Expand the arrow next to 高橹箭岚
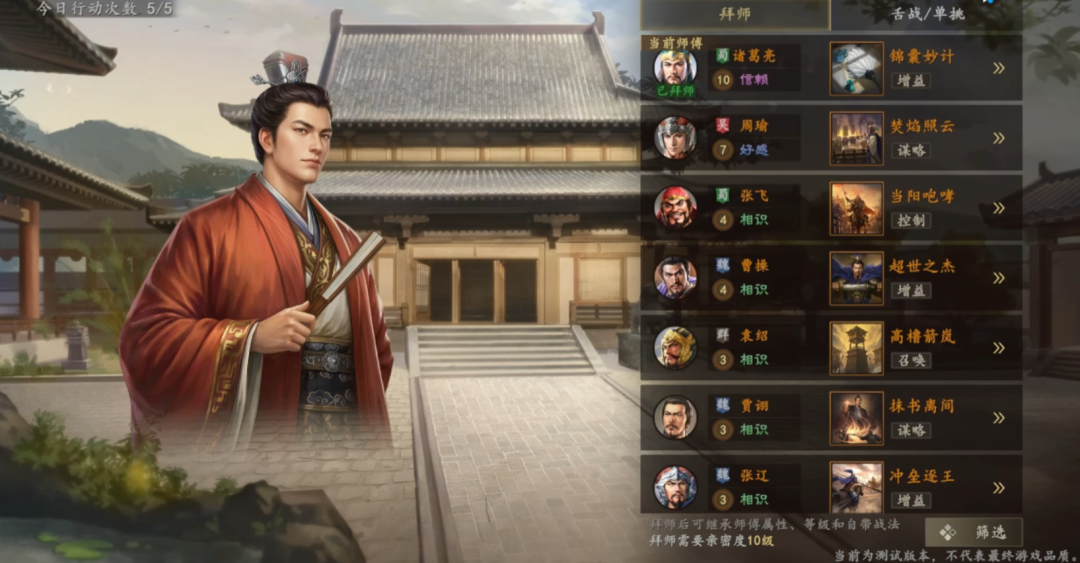 pos(998,348)
